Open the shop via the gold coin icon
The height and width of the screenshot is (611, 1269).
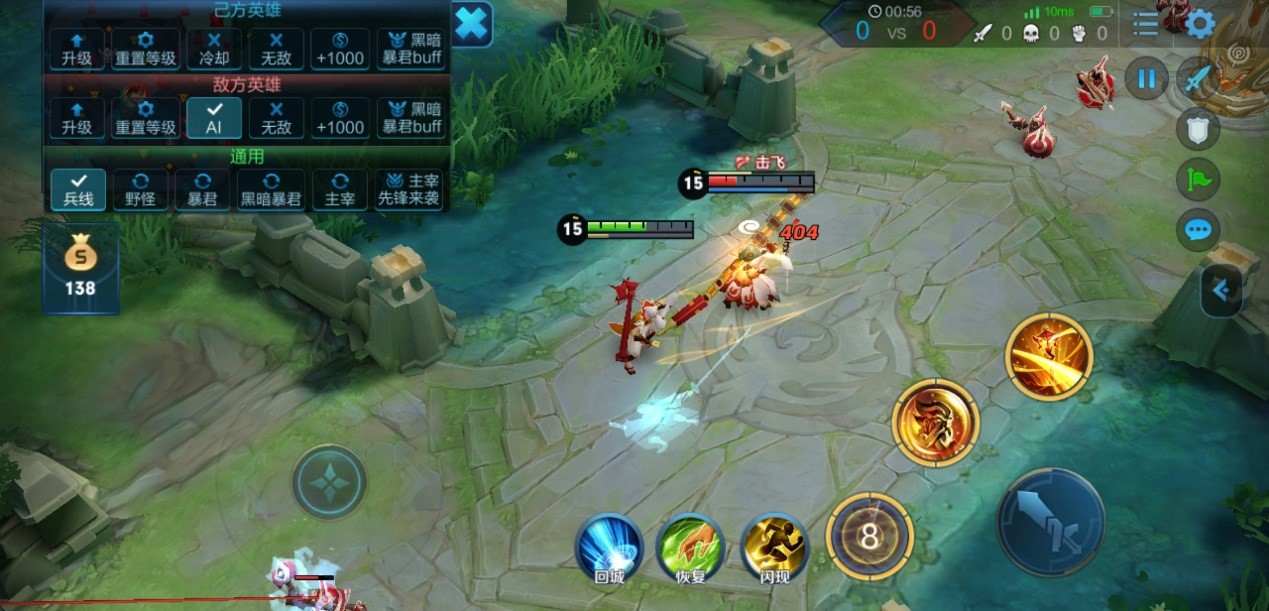coord(80,268)
